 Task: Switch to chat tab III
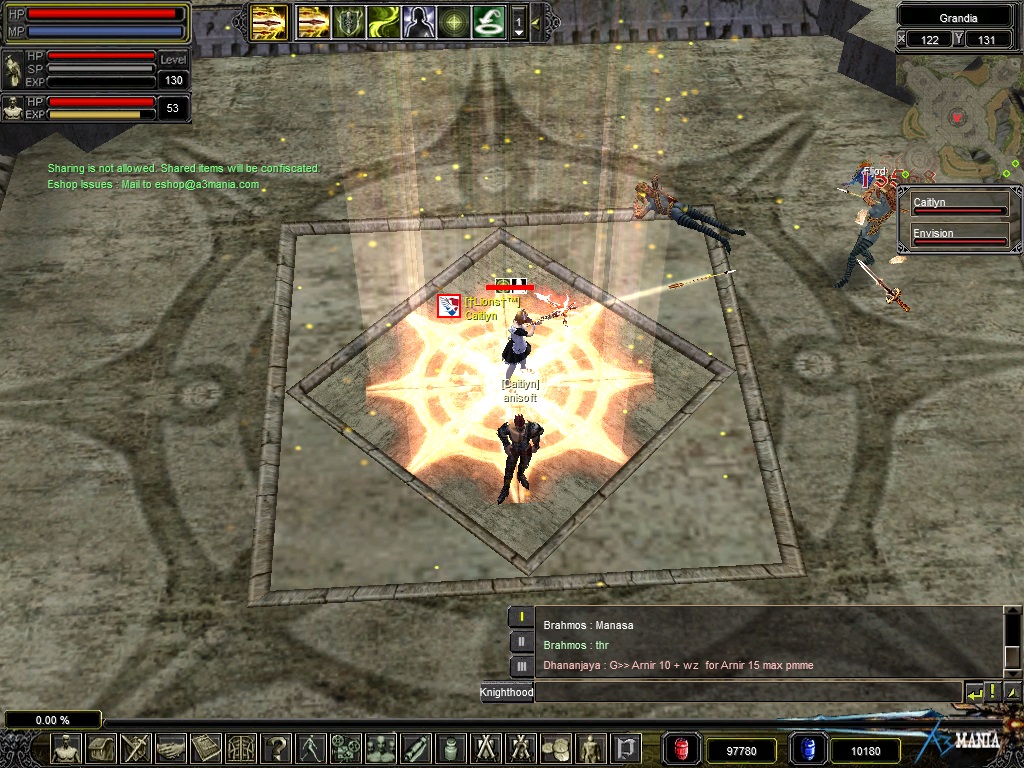521,666
